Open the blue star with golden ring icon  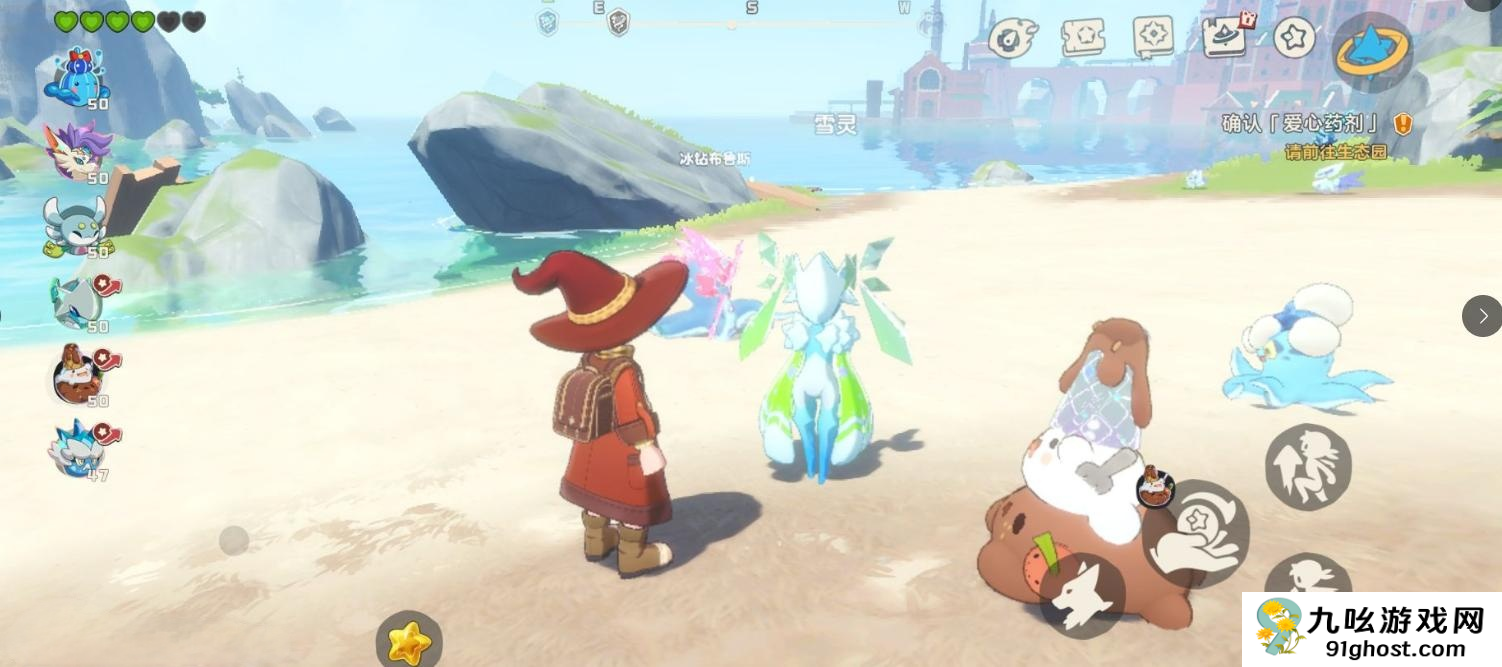coord(1372,52)
